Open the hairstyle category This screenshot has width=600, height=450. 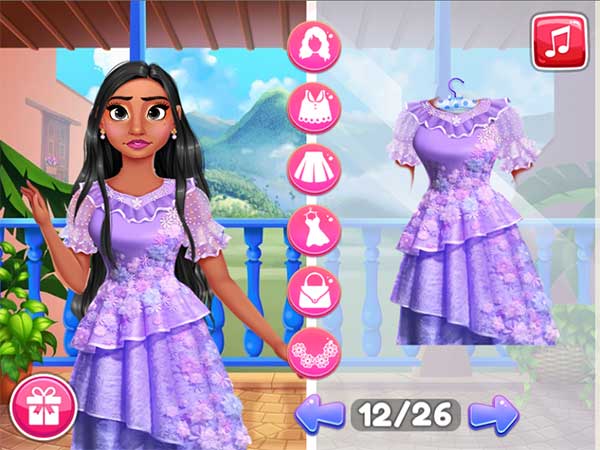314,45
